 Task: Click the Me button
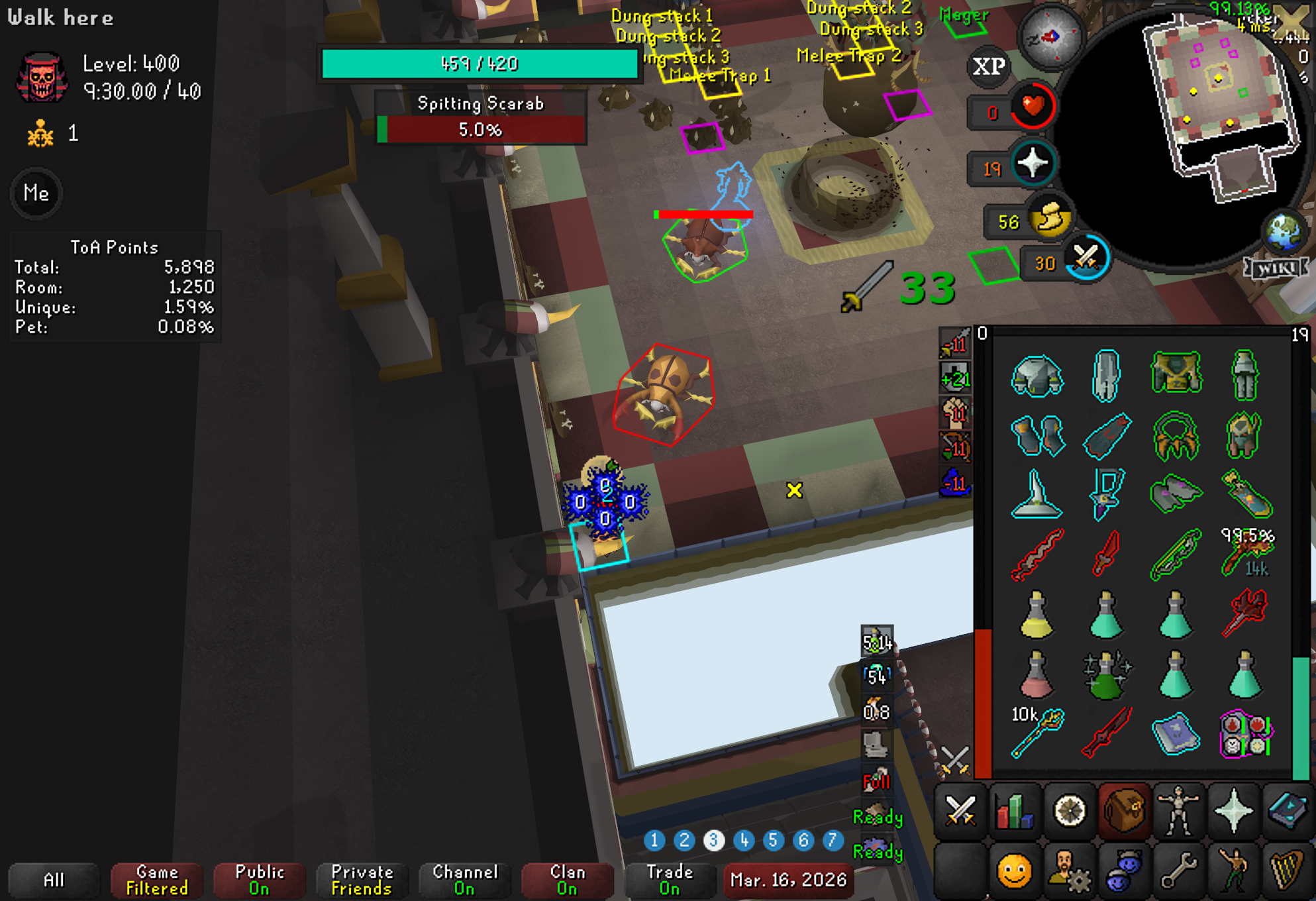tap(36, 193)
